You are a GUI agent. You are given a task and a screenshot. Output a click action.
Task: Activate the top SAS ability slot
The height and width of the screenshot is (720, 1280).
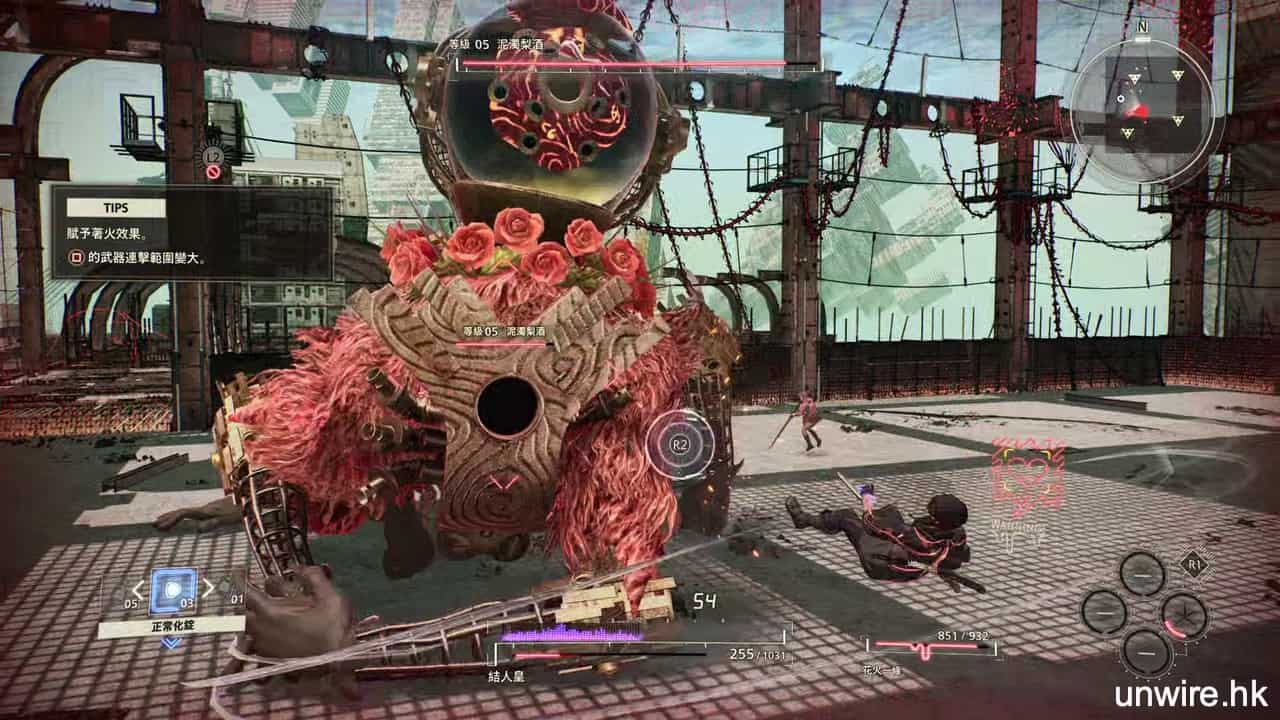[1141, 573]
